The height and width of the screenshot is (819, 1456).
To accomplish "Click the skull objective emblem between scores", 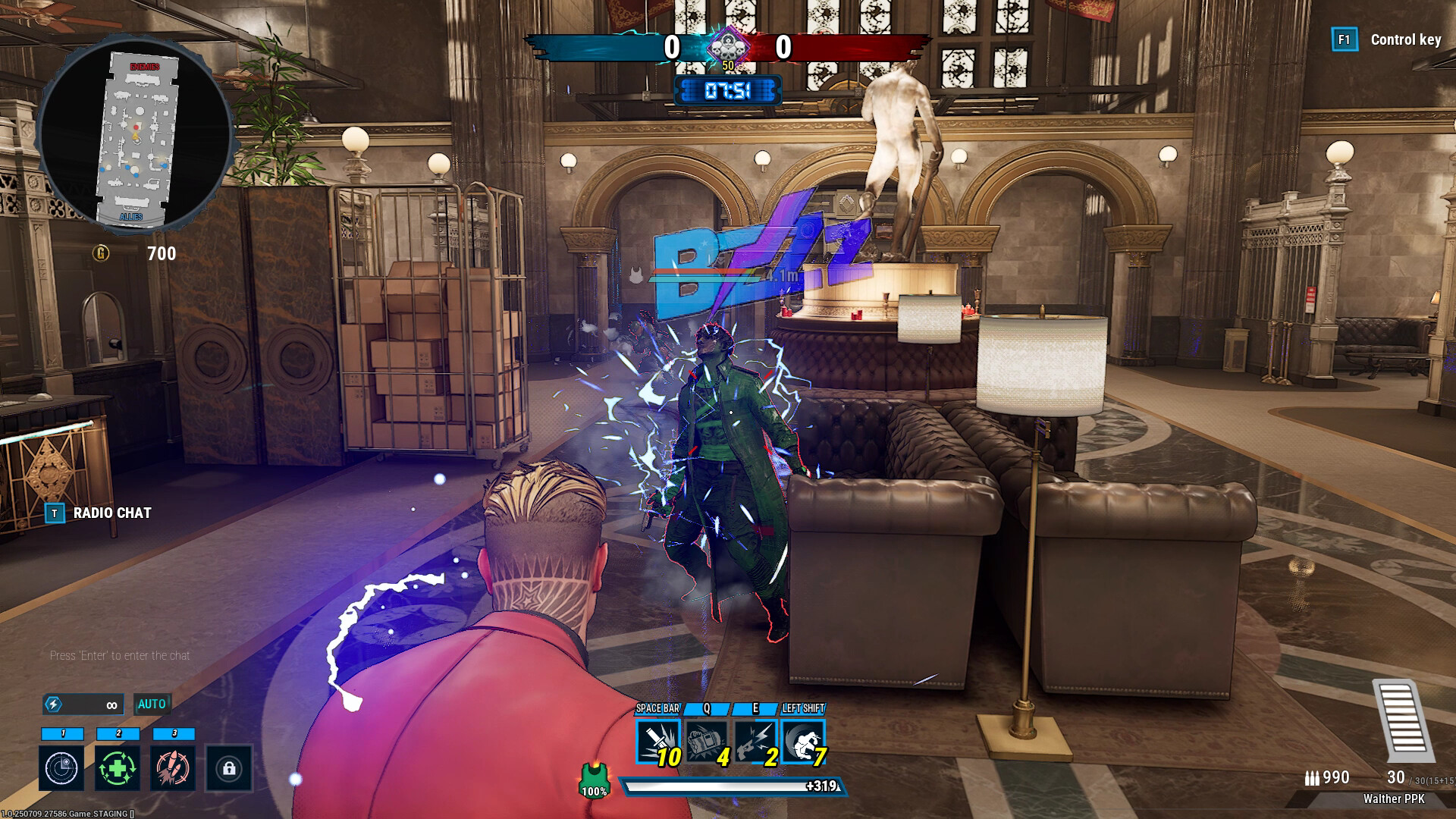I will [727, 47].
